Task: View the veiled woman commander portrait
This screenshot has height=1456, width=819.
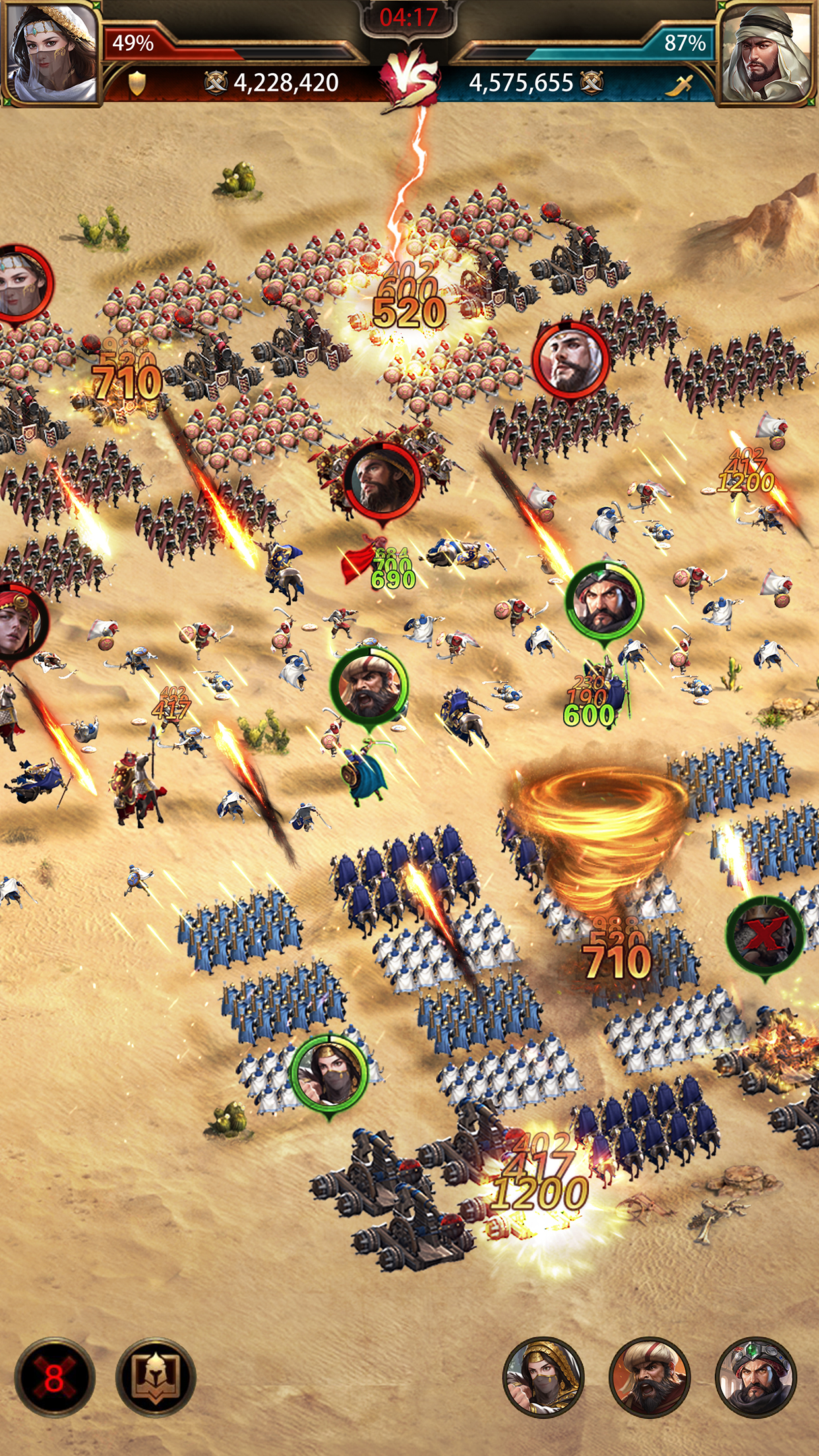Action: tap(51, 53)
